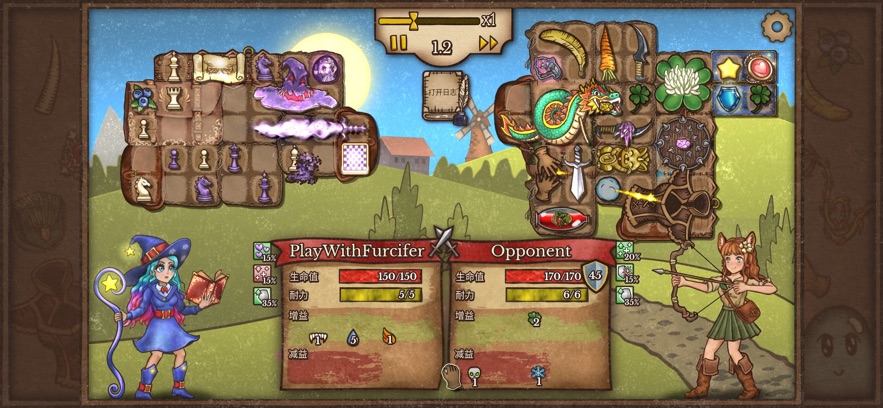Inspect the player's blue droplet buff
Viewport: 883px width, 408px height.
pyautogui.click(x=352, y=338)
